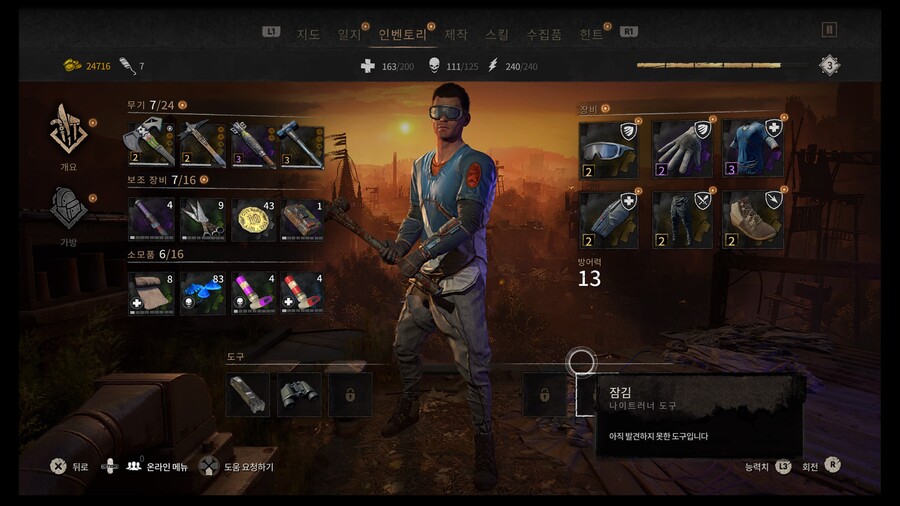Open the 일지 (Journal) tab
Image resolution: width=900 pixels, height=506 pixels.
(x=349, y=34)
